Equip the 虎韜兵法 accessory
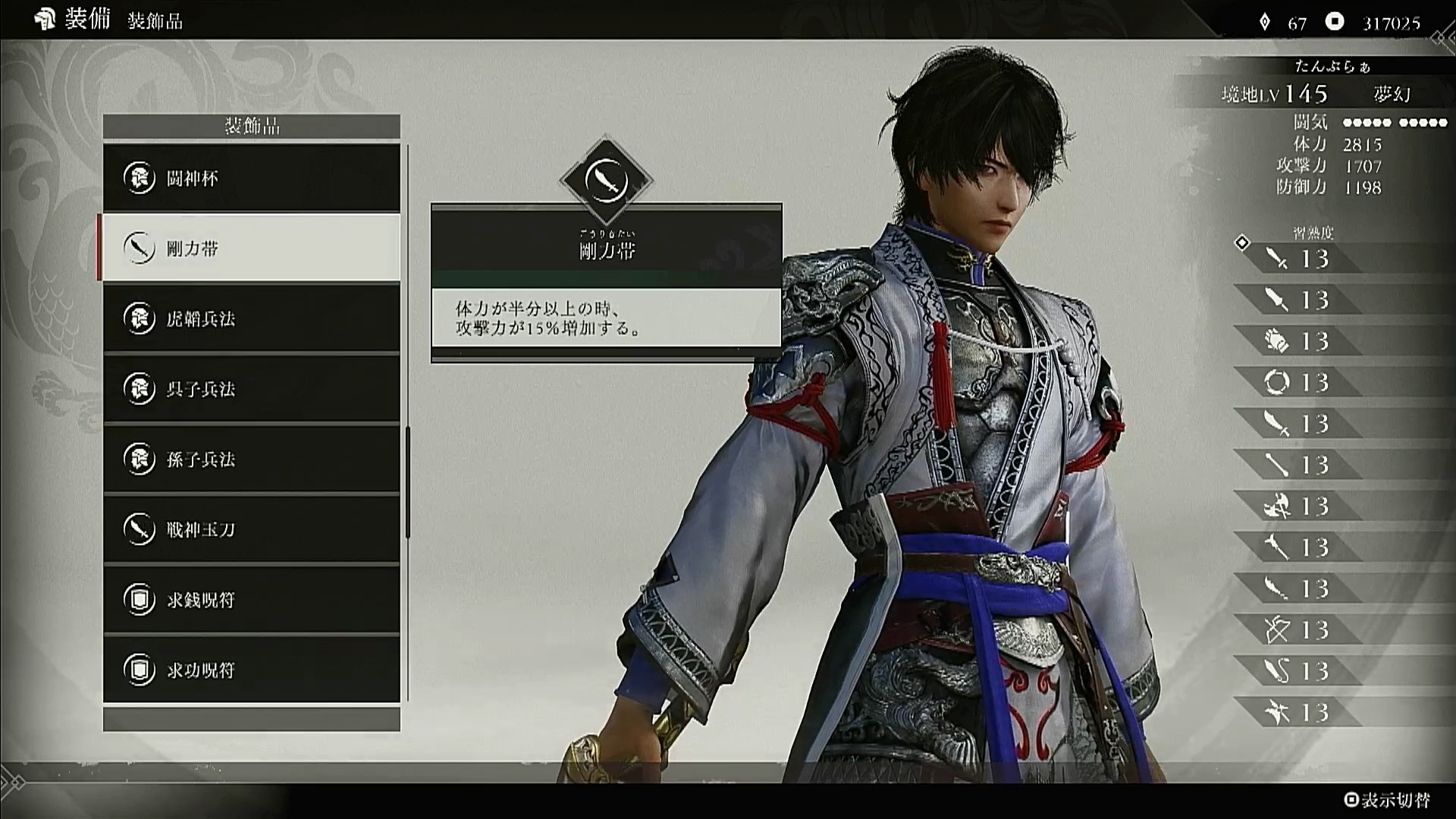 pyautogui.click(x=251, y=318)
